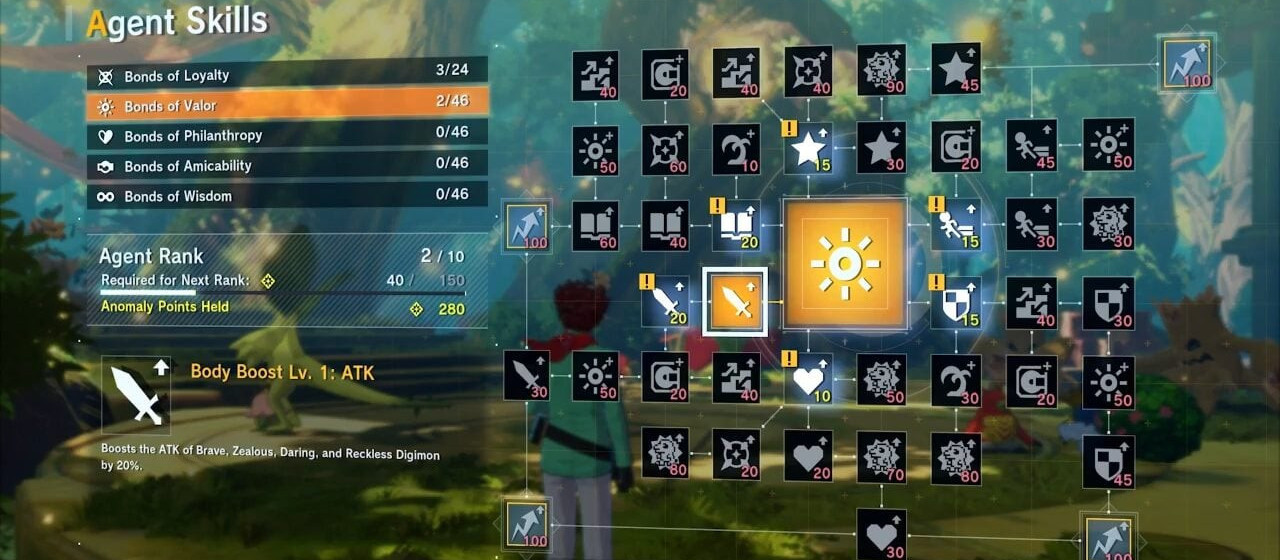Select the sword skill costing 30 points
The width and height of the screenshot is (1280, 560).
pyautogui.click(x=526, y=375)
